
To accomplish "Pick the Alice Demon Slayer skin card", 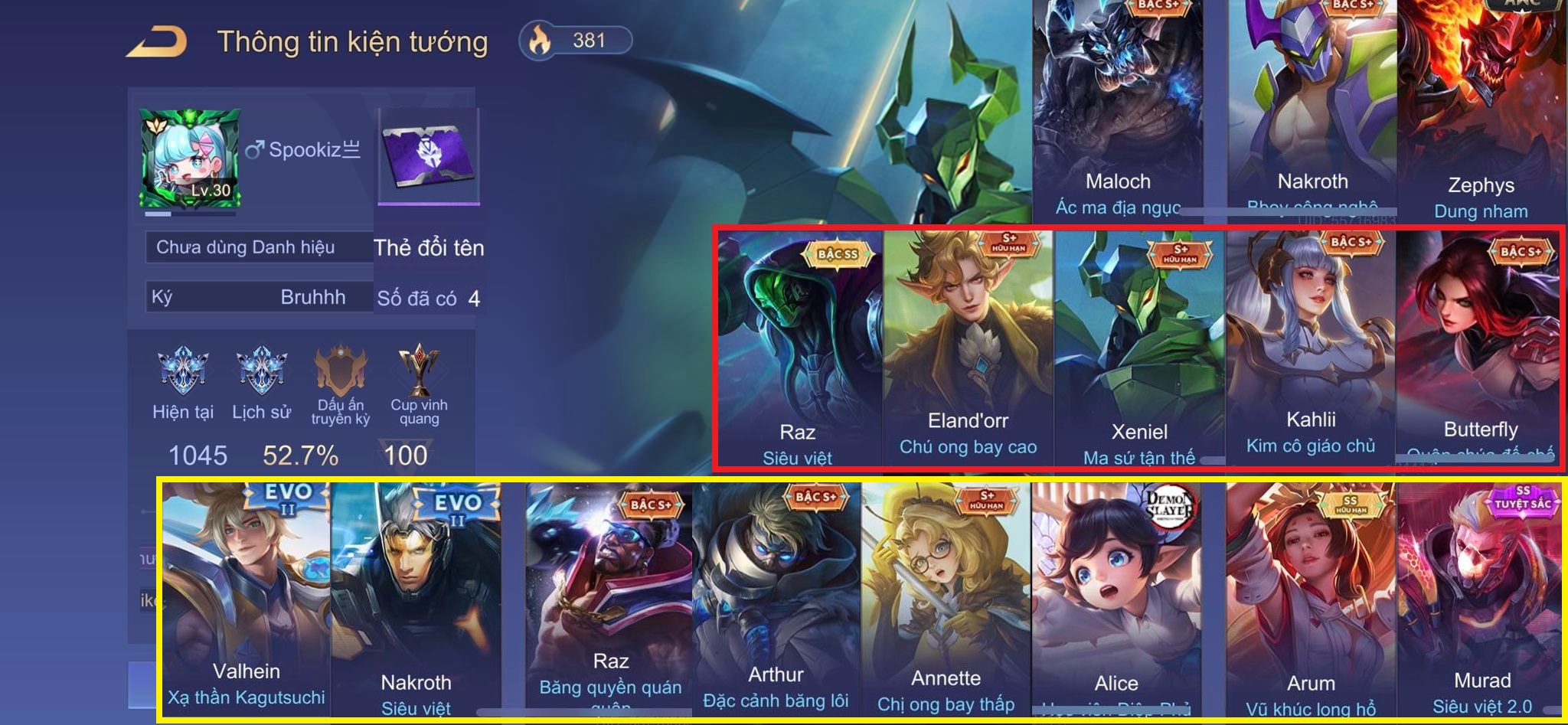I will (x=1116, y=597).
